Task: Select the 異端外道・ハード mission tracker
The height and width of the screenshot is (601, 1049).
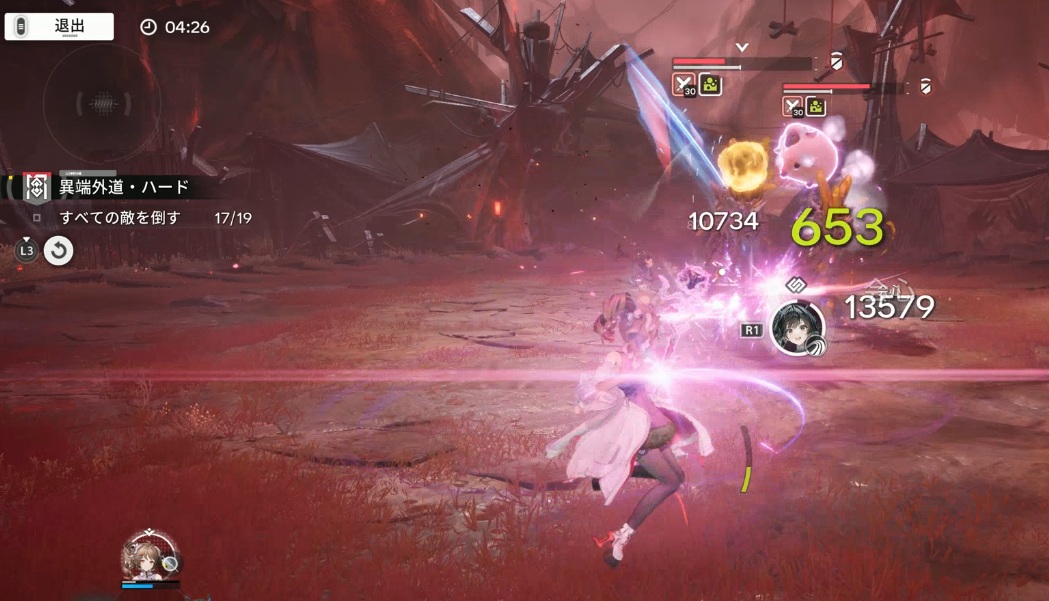Action: (x=123, y=187)
